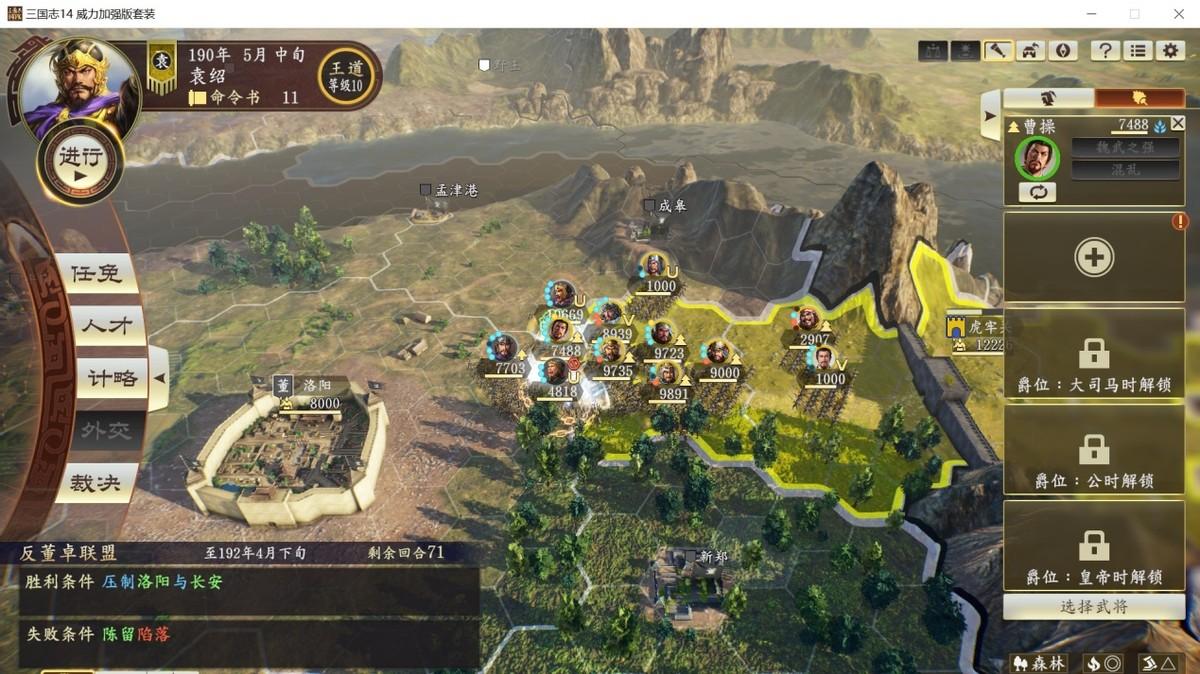Screen dimensions: 1200x674
Task: Open the gear settings button
Action: coord(1170,51)
